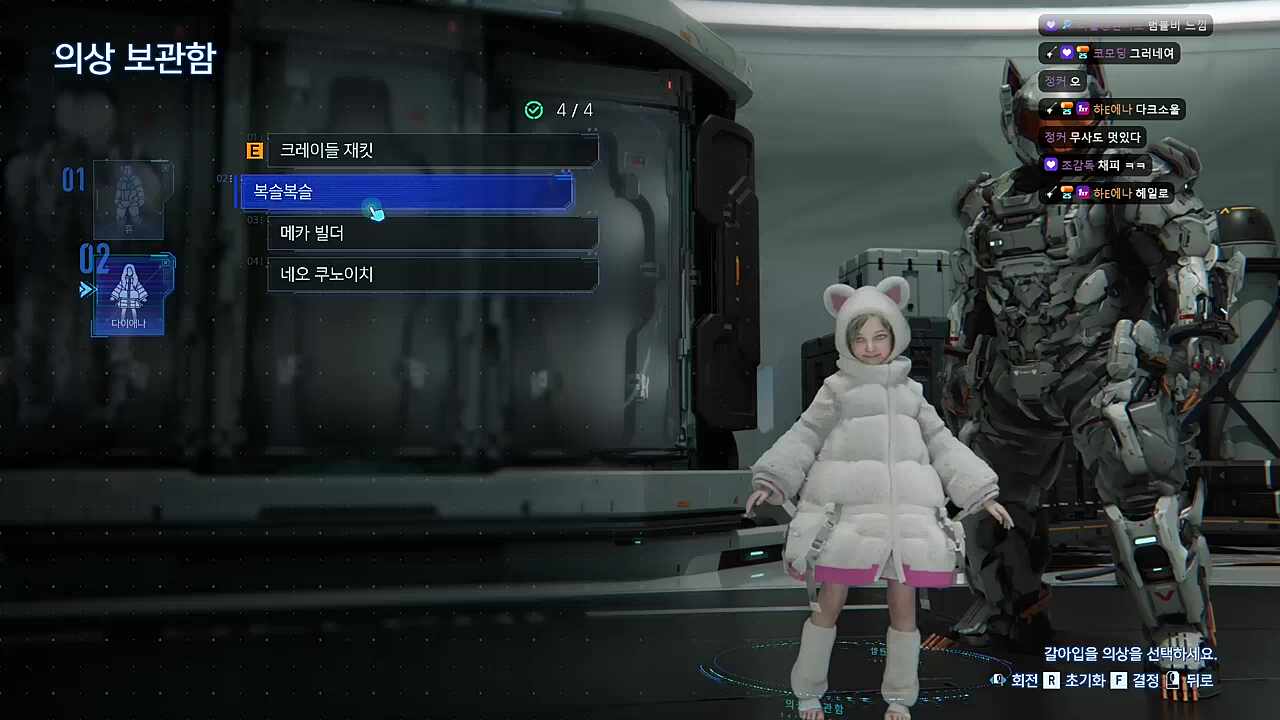This screenshot has width=1280, height=720.
Task: Click the R key icon before 초기화
Action: (x=1053, y=680)
